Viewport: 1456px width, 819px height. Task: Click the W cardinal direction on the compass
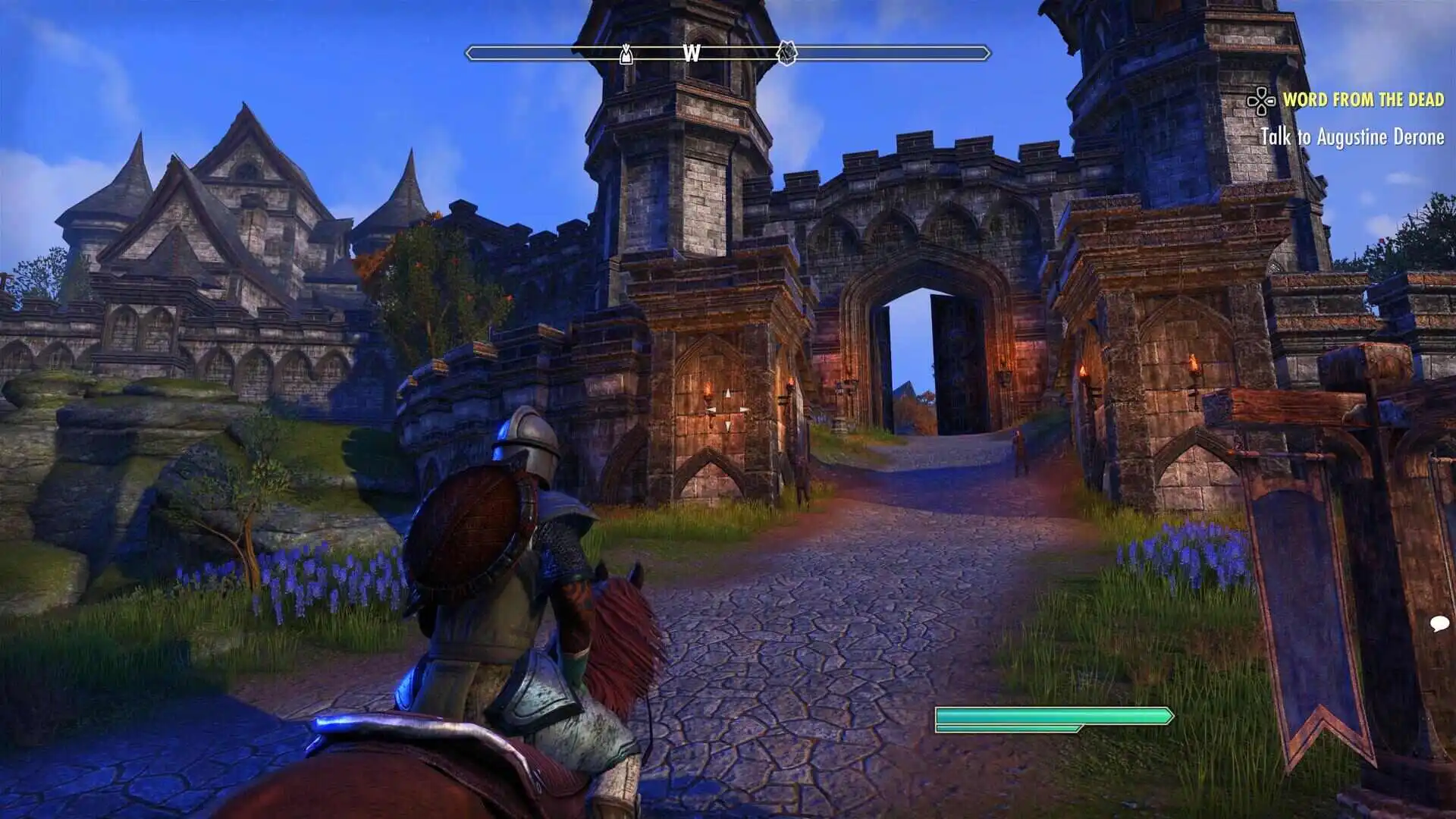tap(690, 54)
